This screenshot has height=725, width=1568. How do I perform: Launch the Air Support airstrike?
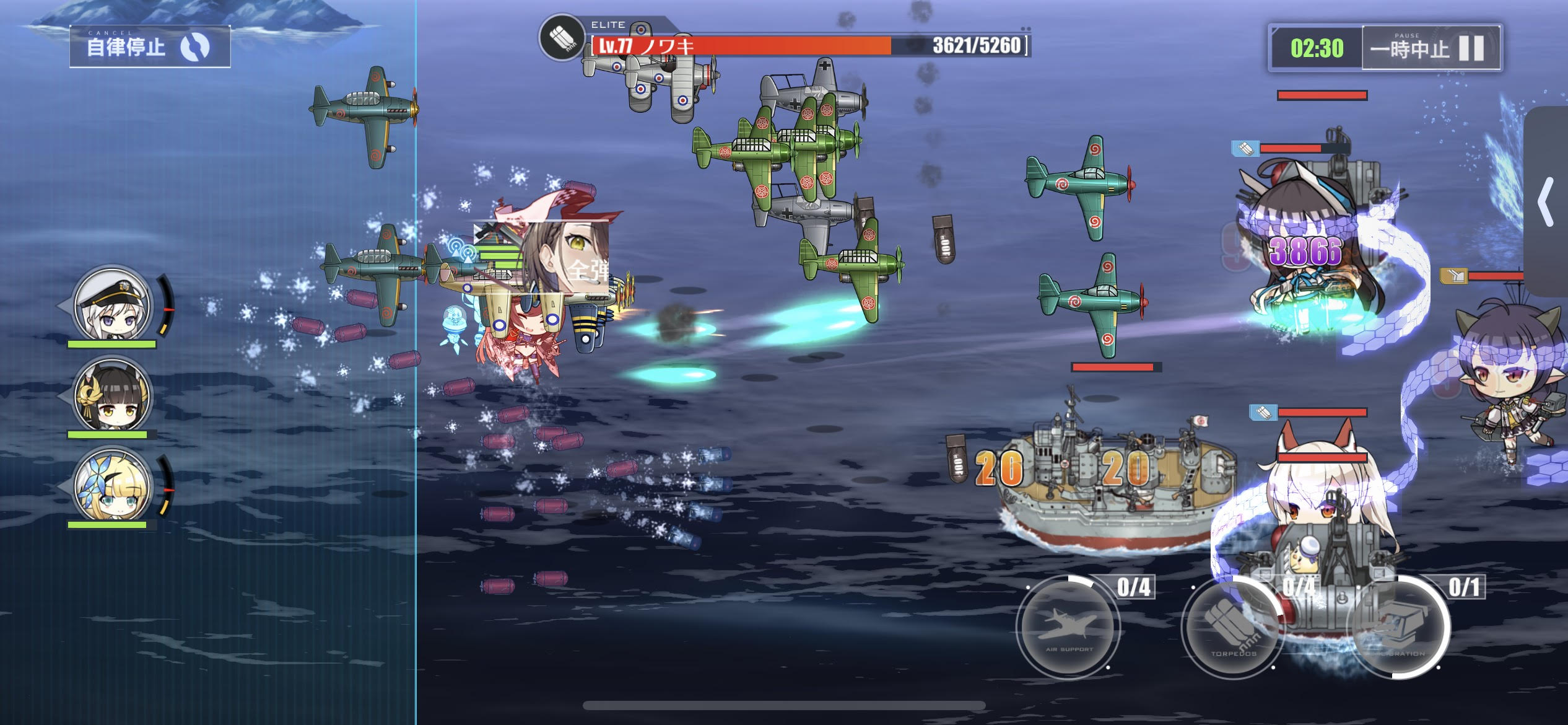click(1068, 626)
